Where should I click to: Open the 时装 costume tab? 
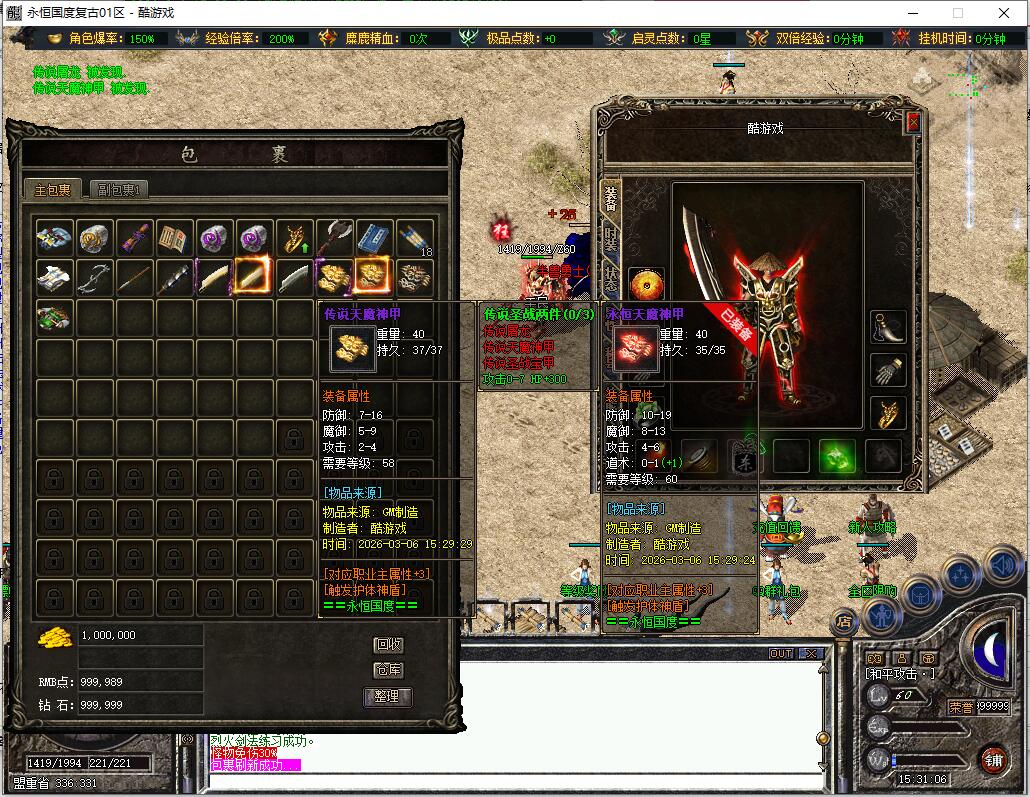[610, 238]
